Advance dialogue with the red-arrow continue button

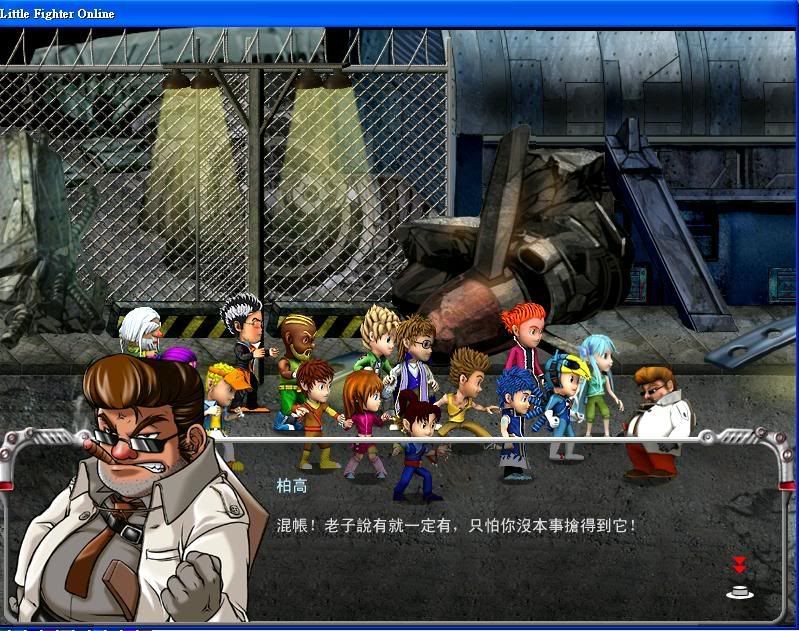740,580
